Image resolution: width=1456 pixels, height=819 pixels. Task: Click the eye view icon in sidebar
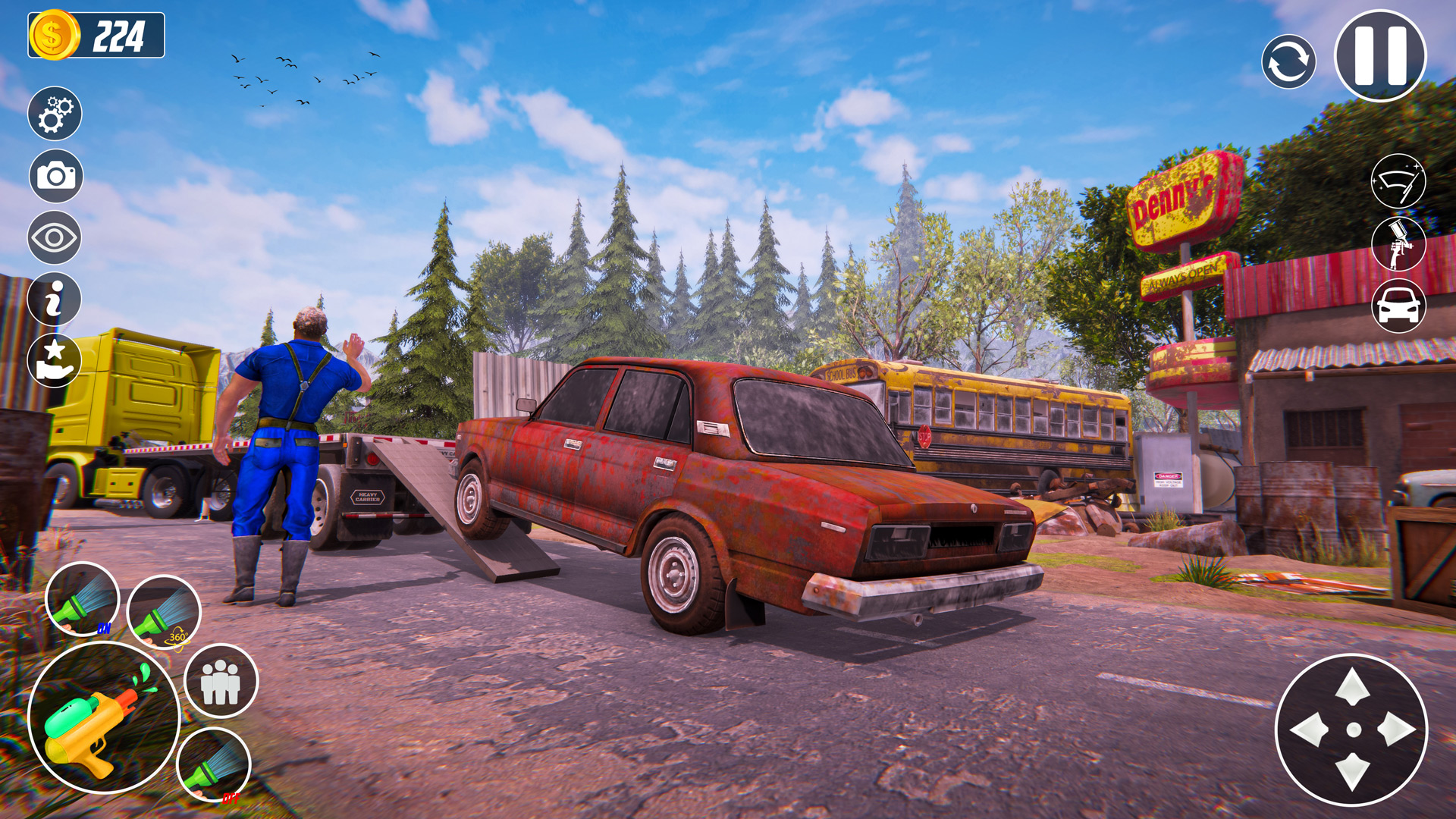tap(53, 237)
